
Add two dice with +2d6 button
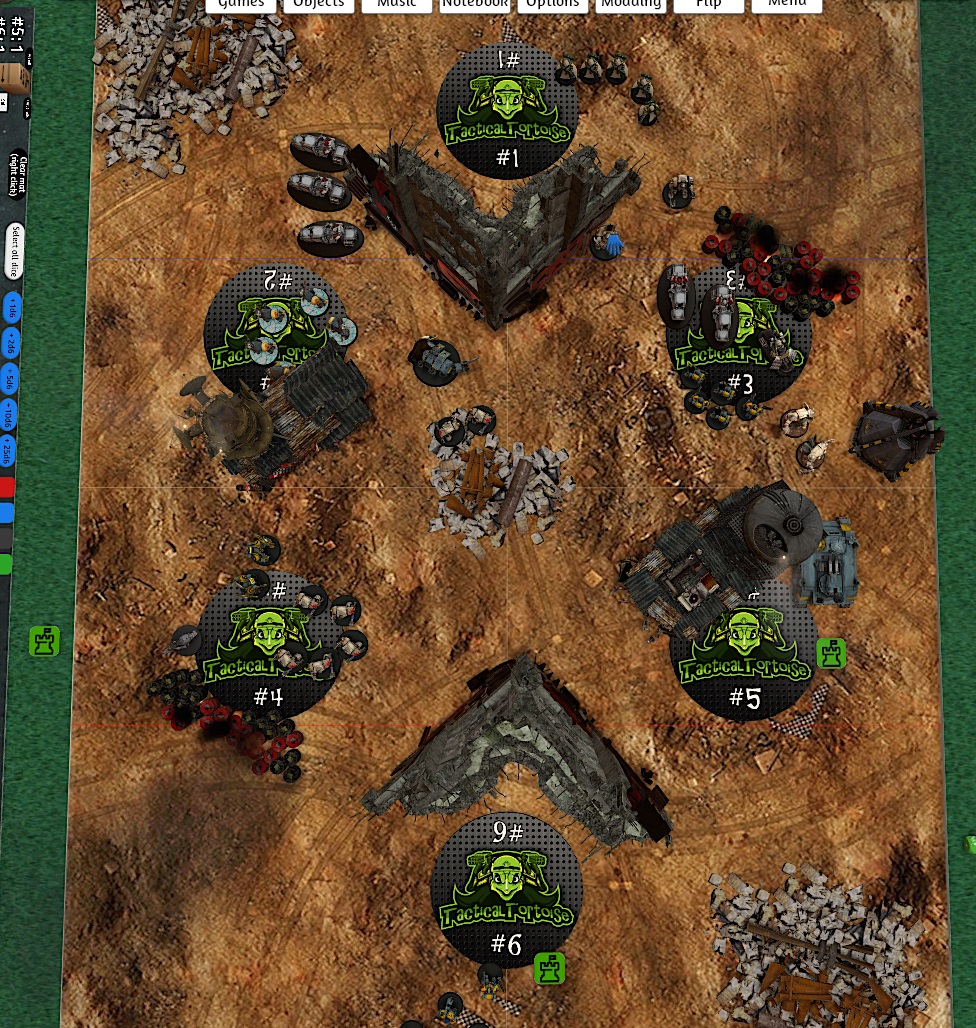[x=11, y=344]
